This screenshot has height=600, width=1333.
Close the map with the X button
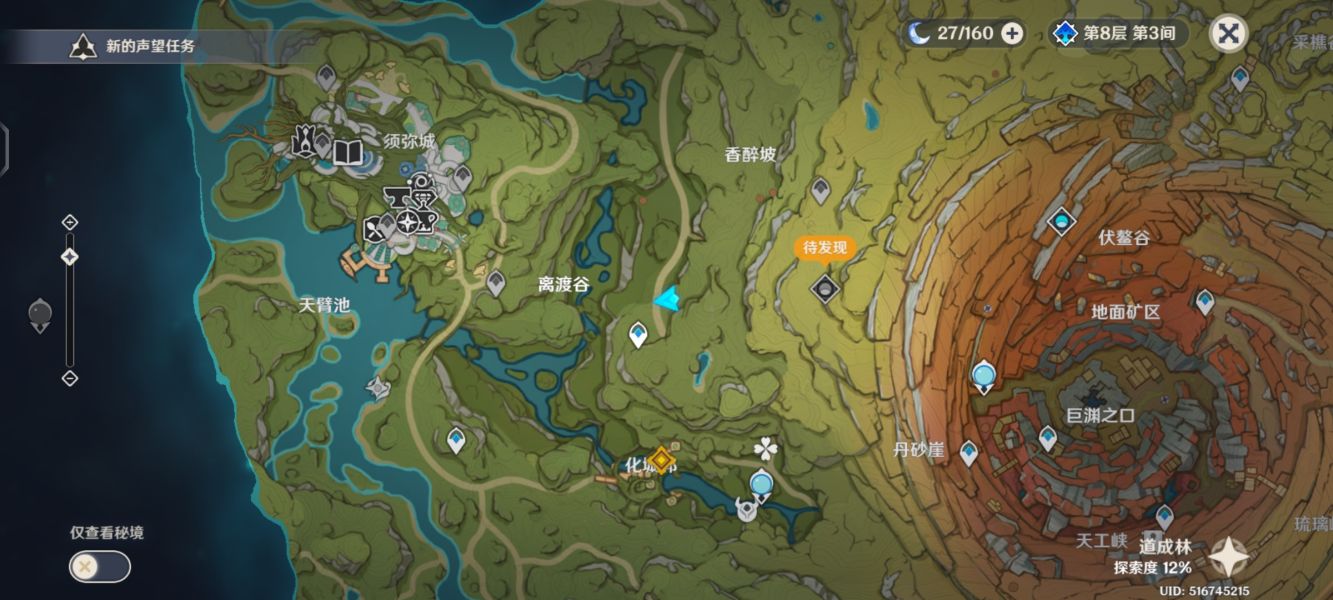tap(1229, 34)
